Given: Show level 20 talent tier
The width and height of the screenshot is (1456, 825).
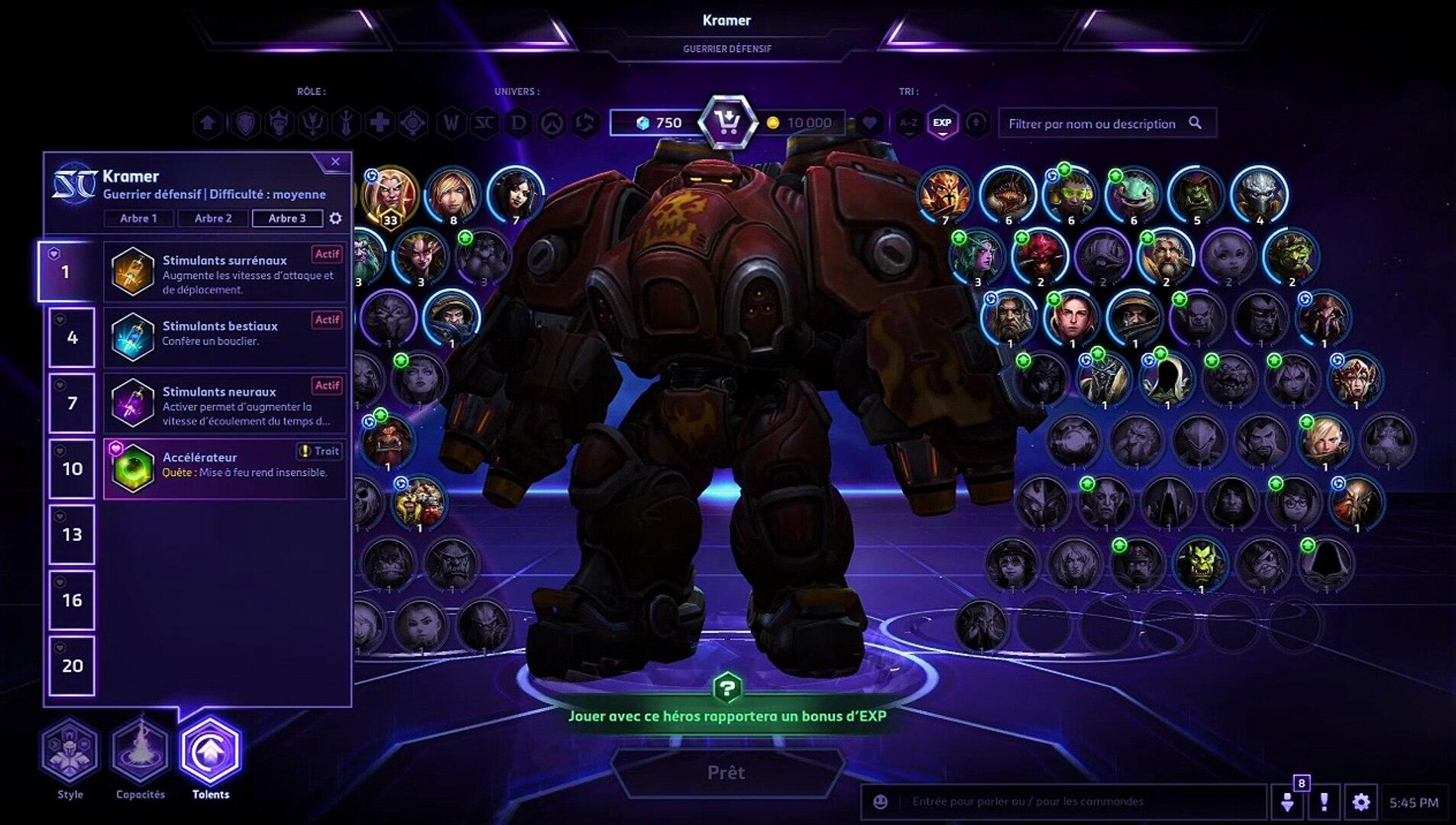Looking at the screenshot, I should (x=72, y=665).
